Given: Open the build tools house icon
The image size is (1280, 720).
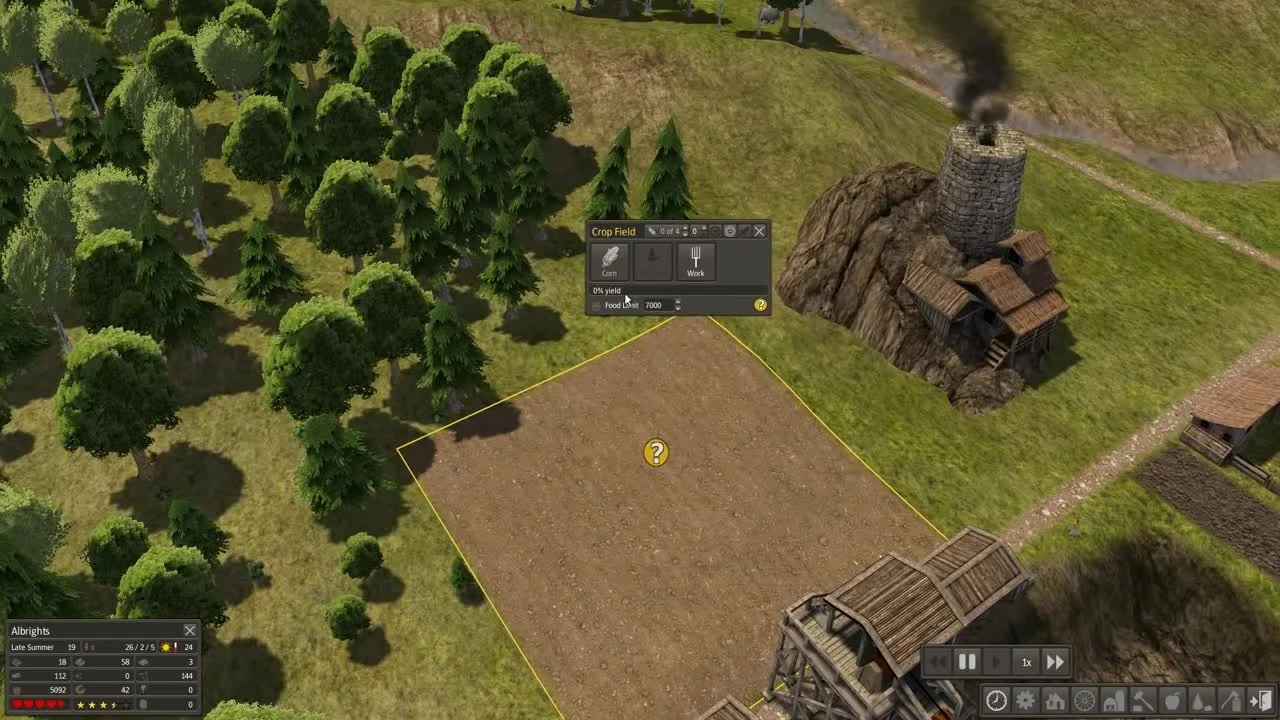Looking at the screenshot, I should pyautogui.click(x=1054, y=701).
